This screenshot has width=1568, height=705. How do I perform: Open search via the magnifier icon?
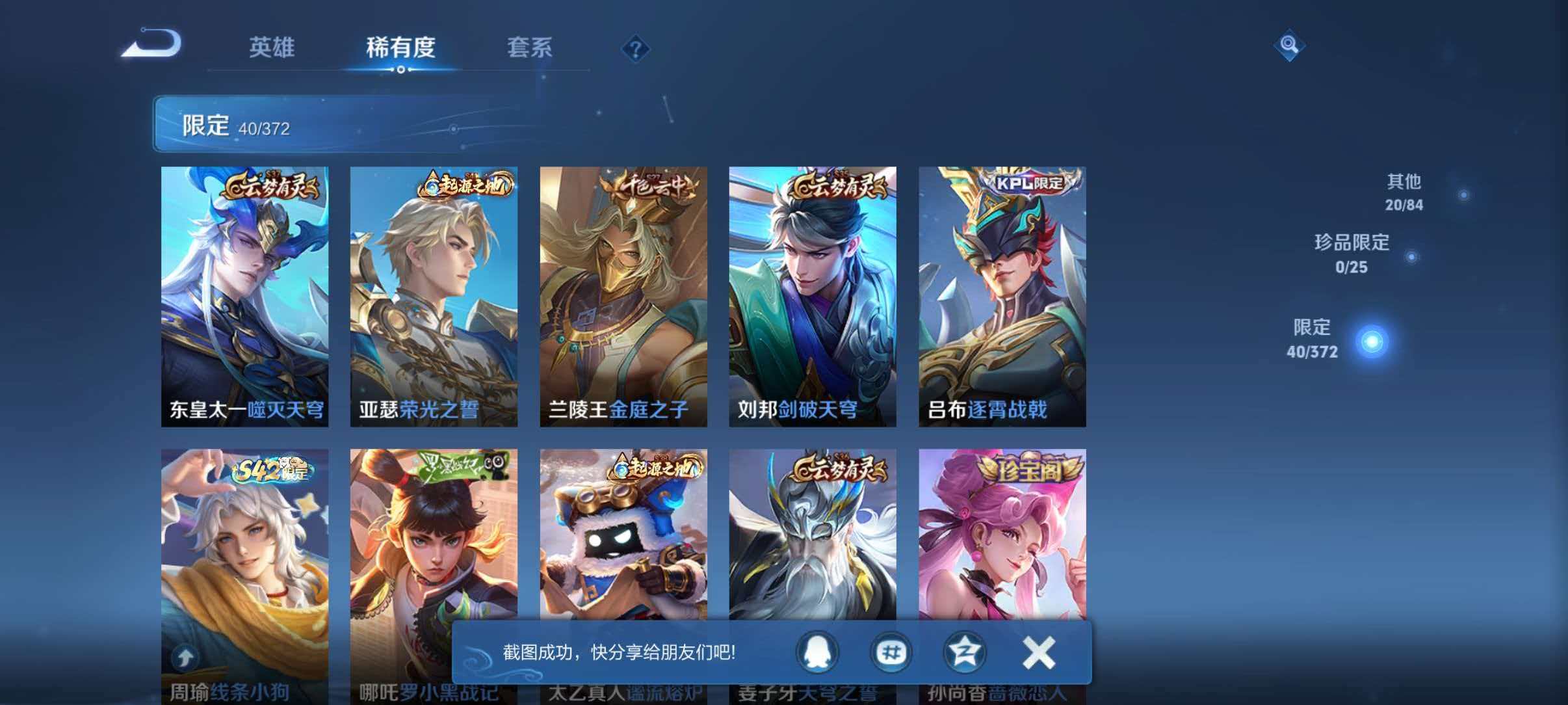coord(1290,46)
